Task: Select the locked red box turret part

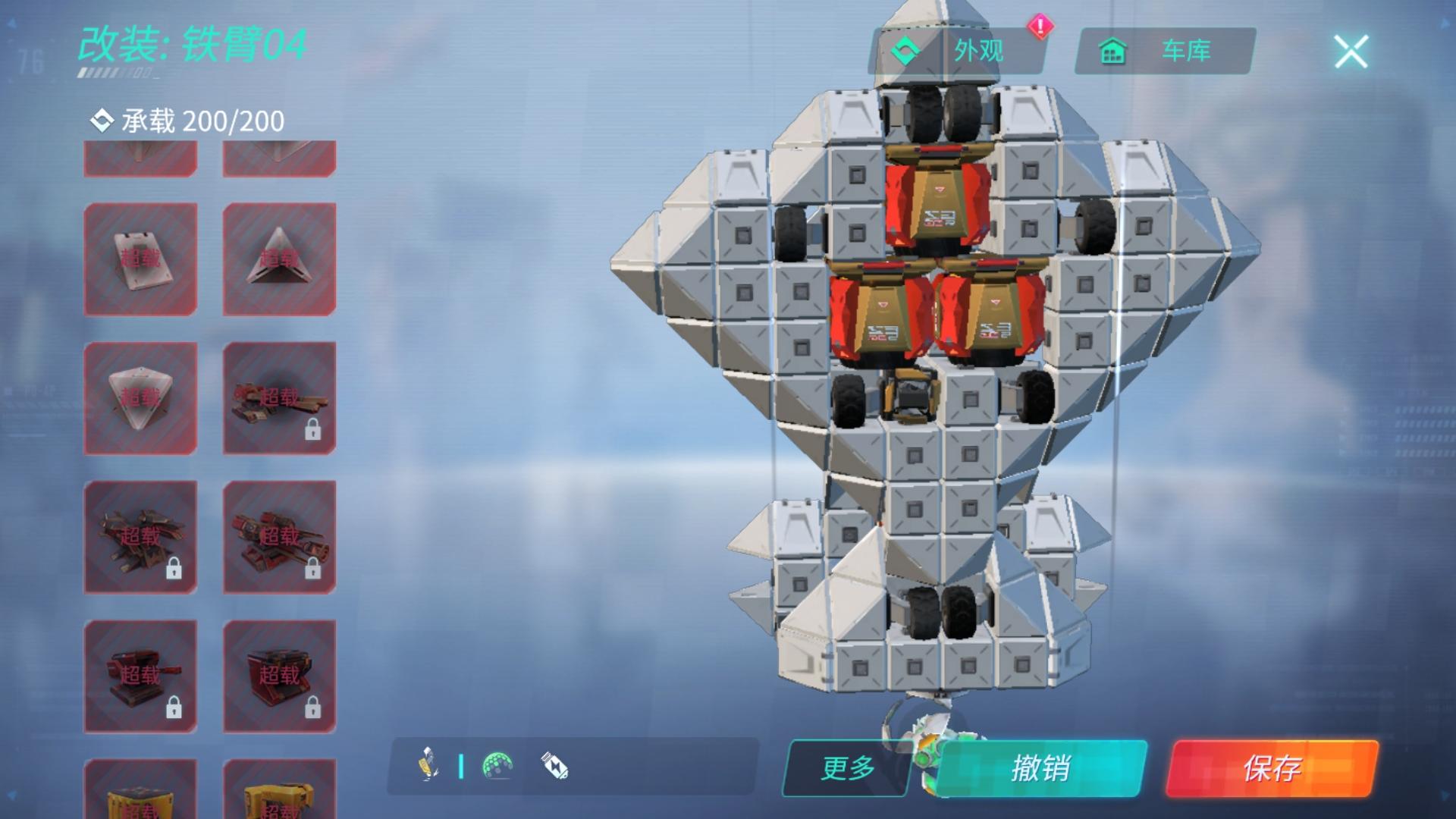Action: [279, 676]
